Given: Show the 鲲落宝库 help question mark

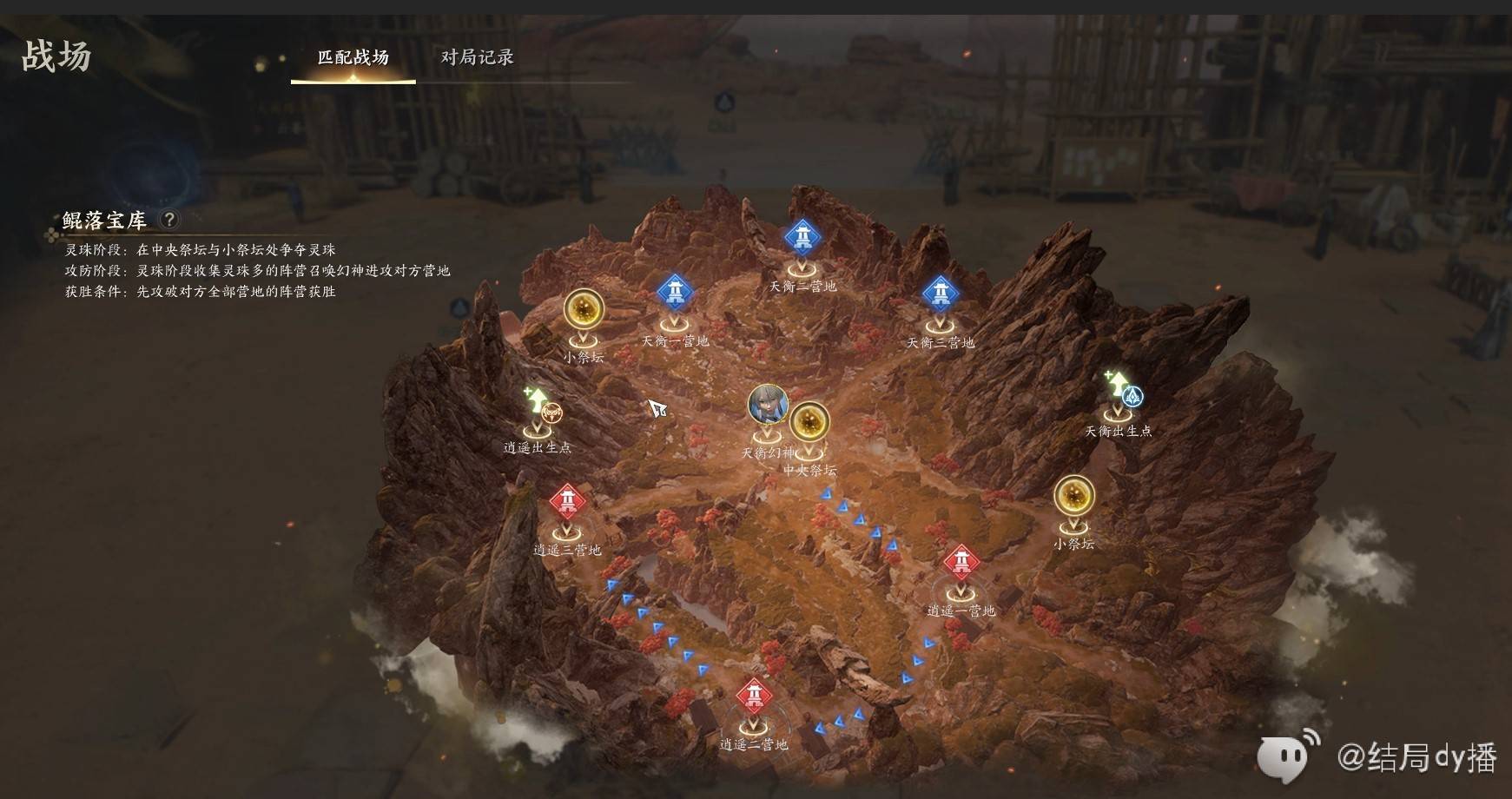Looking at the screenshot, I should (170, 220).
